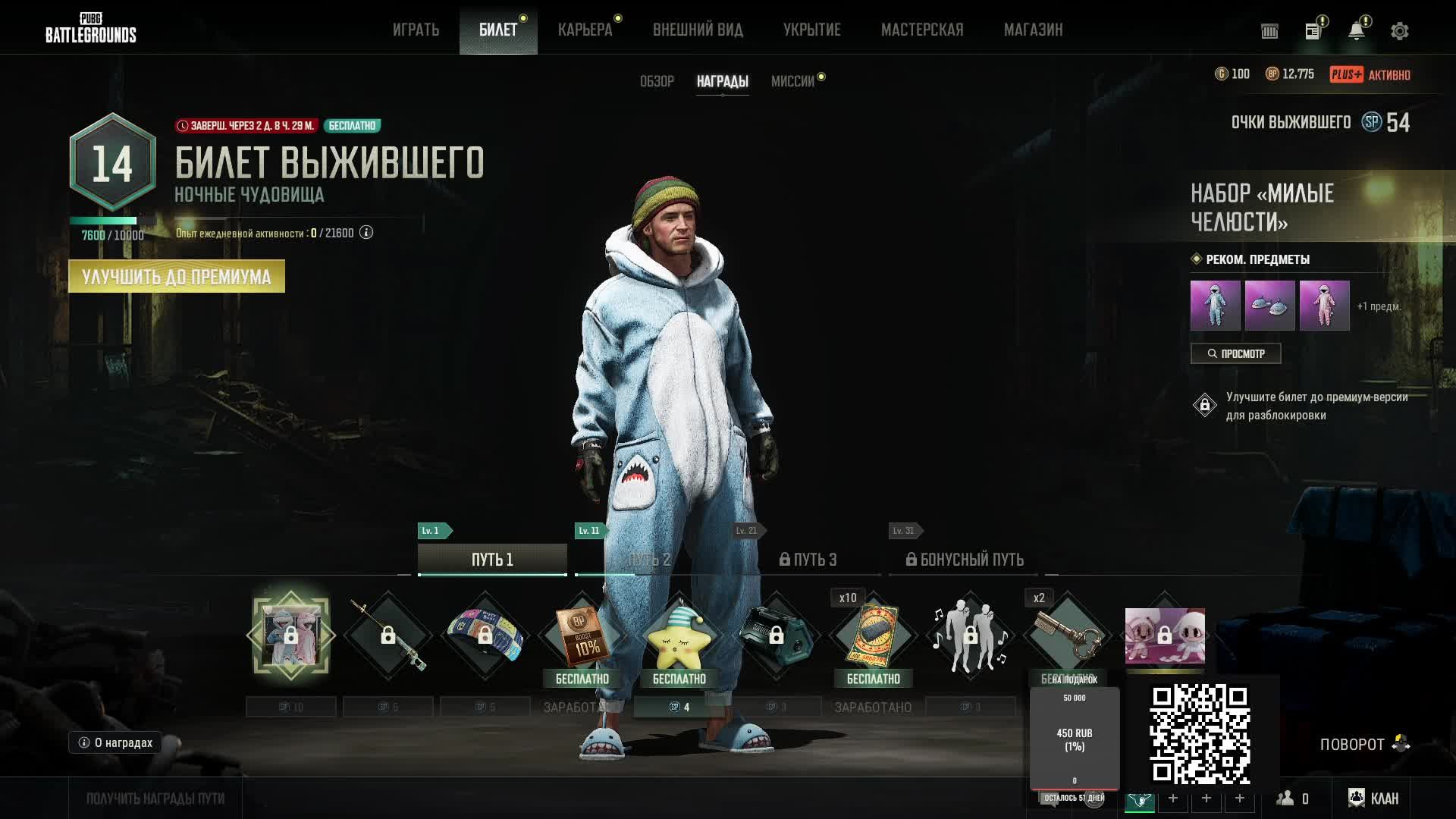
Task: Go to the Мастерская tab
Action: tap(922, 30)
